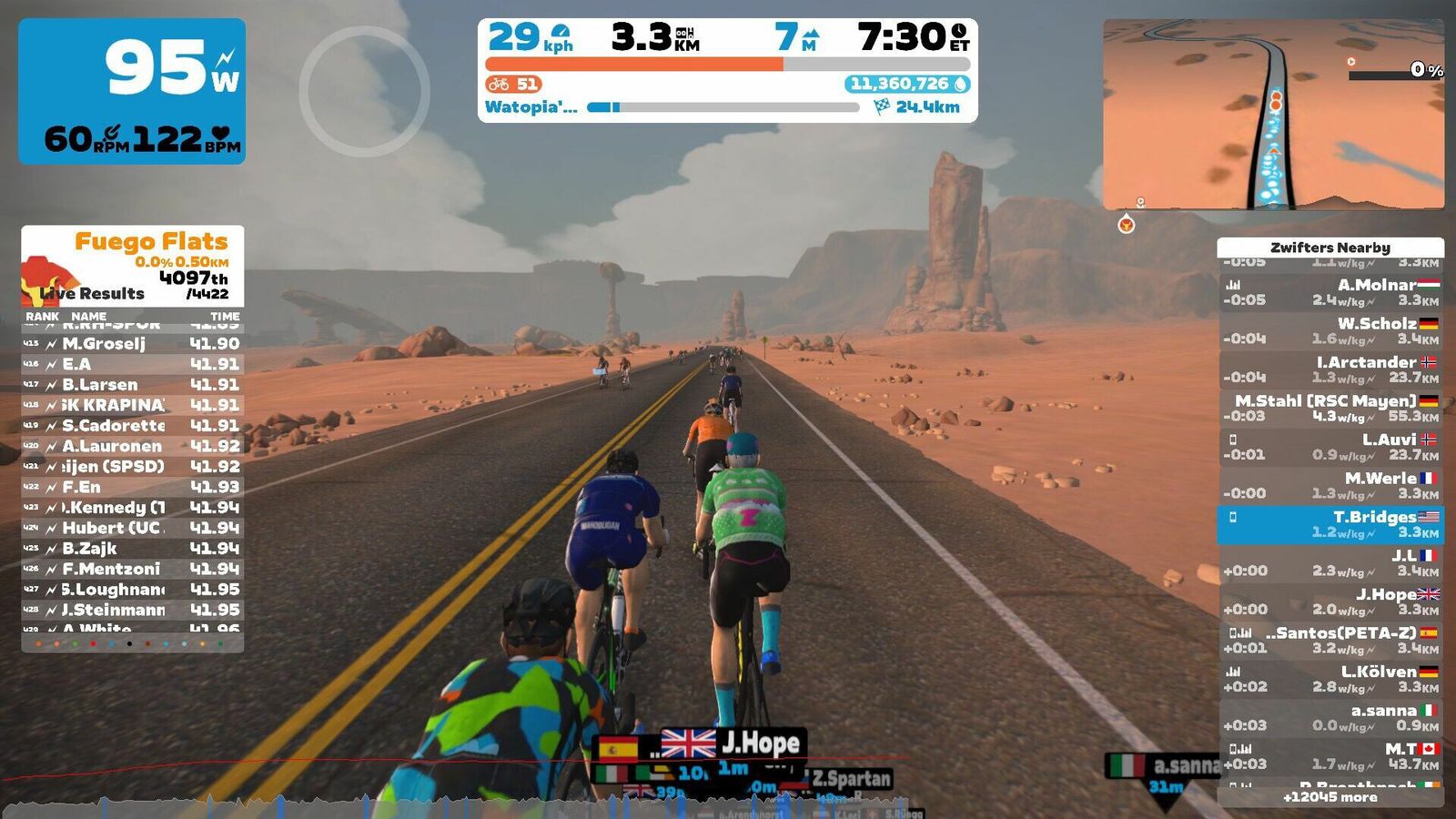Image resolution: width=1456 pixels, height=819 pixels.
Task: Click a.sanna row in the nearby list
Action: [1330, 717]
